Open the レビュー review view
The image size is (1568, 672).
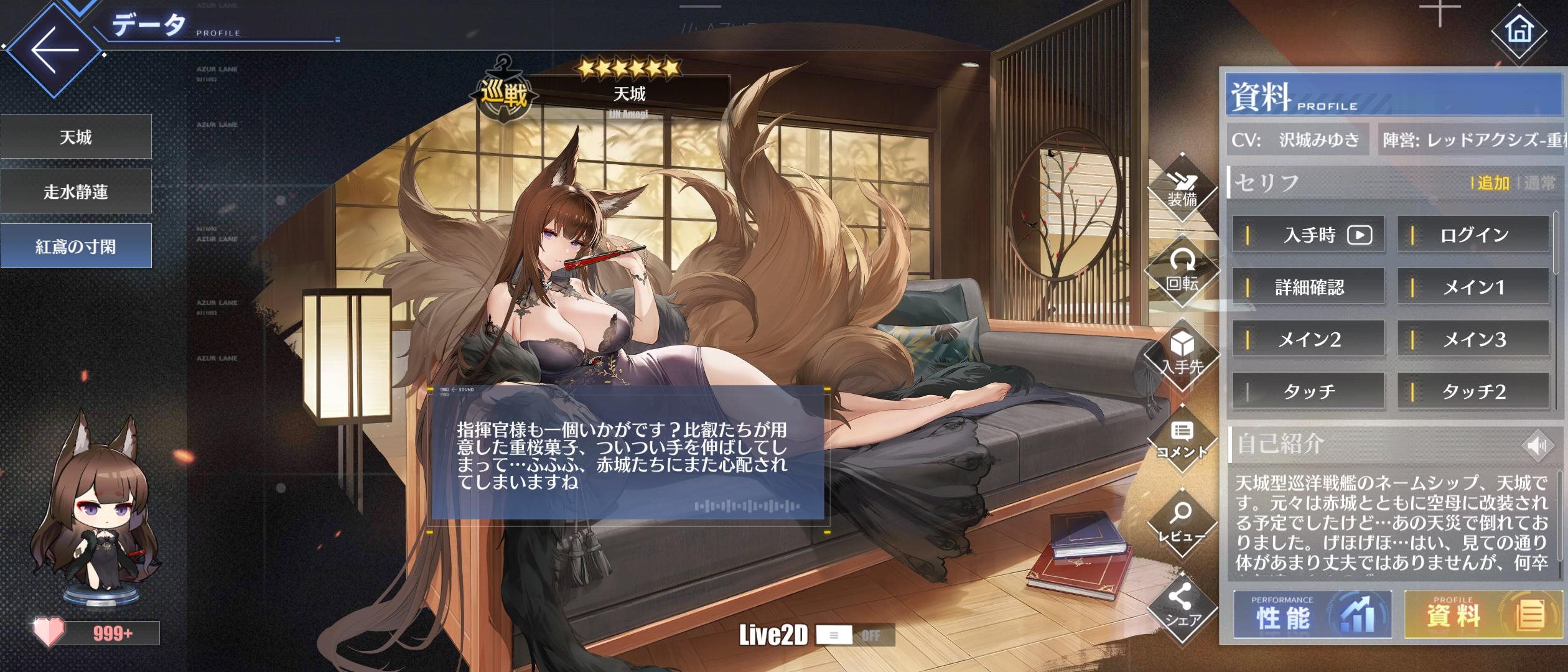click(1182, 523)
